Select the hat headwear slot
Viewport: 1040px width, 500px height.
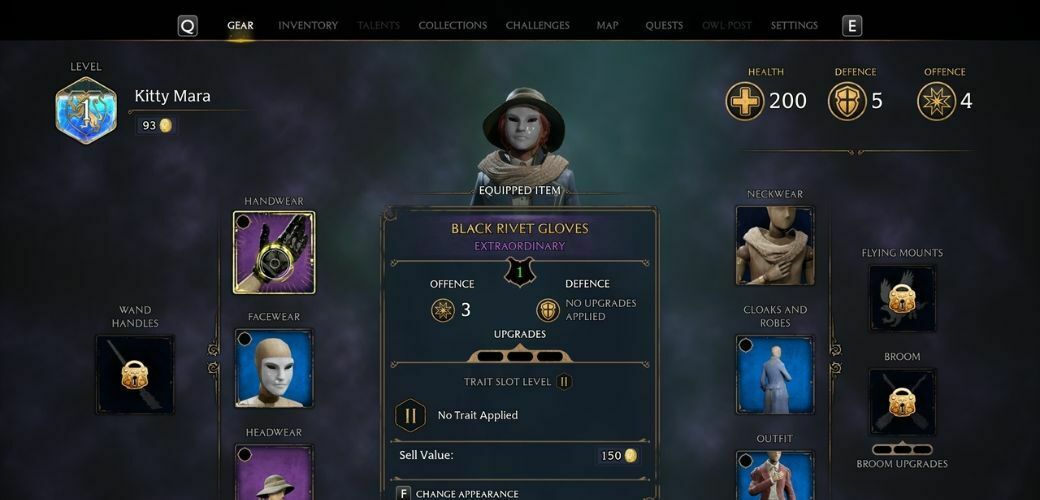click(274, 473)
